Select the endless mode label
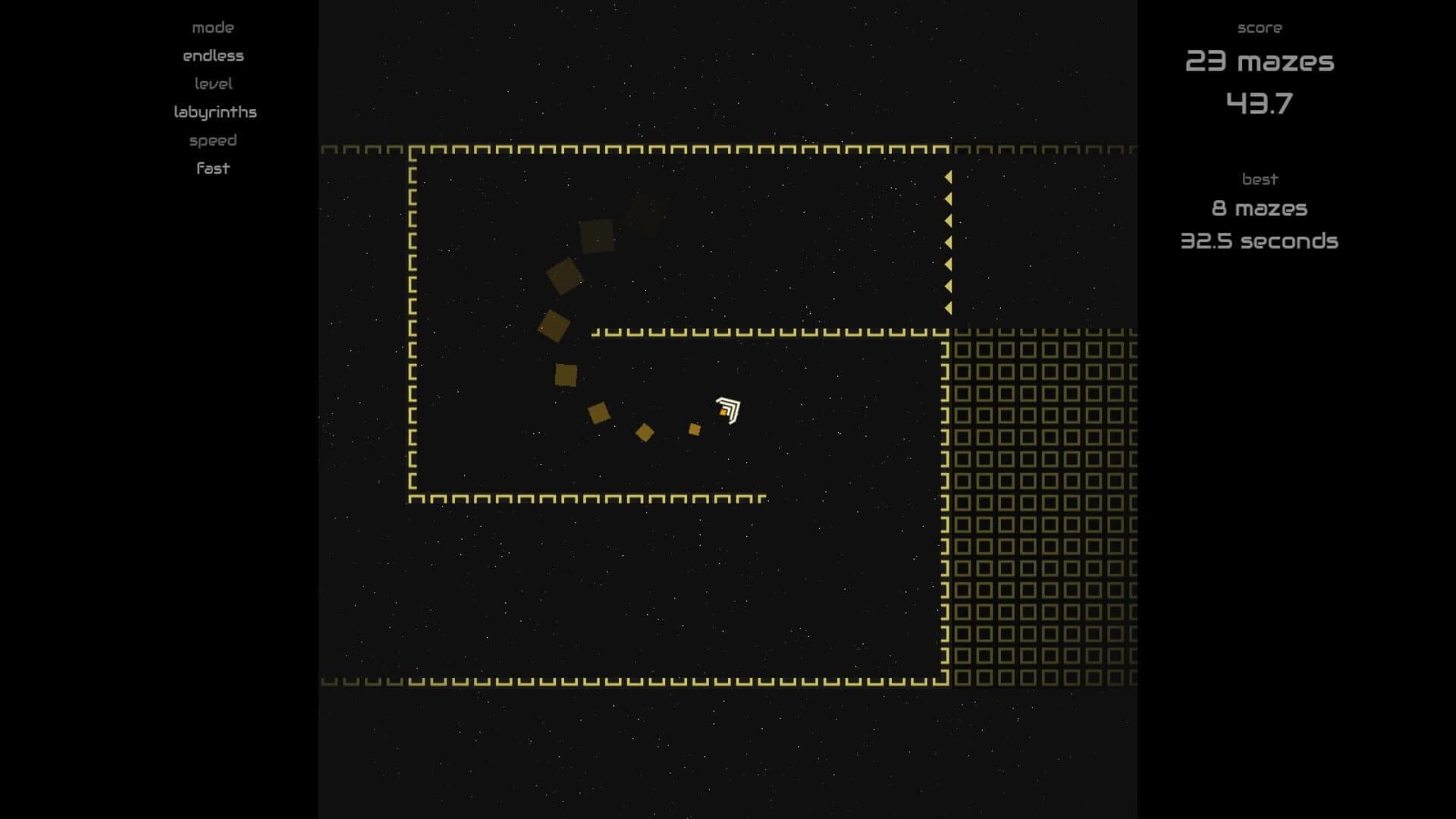This screenshot has width=1456, height=819. point(212,55)
